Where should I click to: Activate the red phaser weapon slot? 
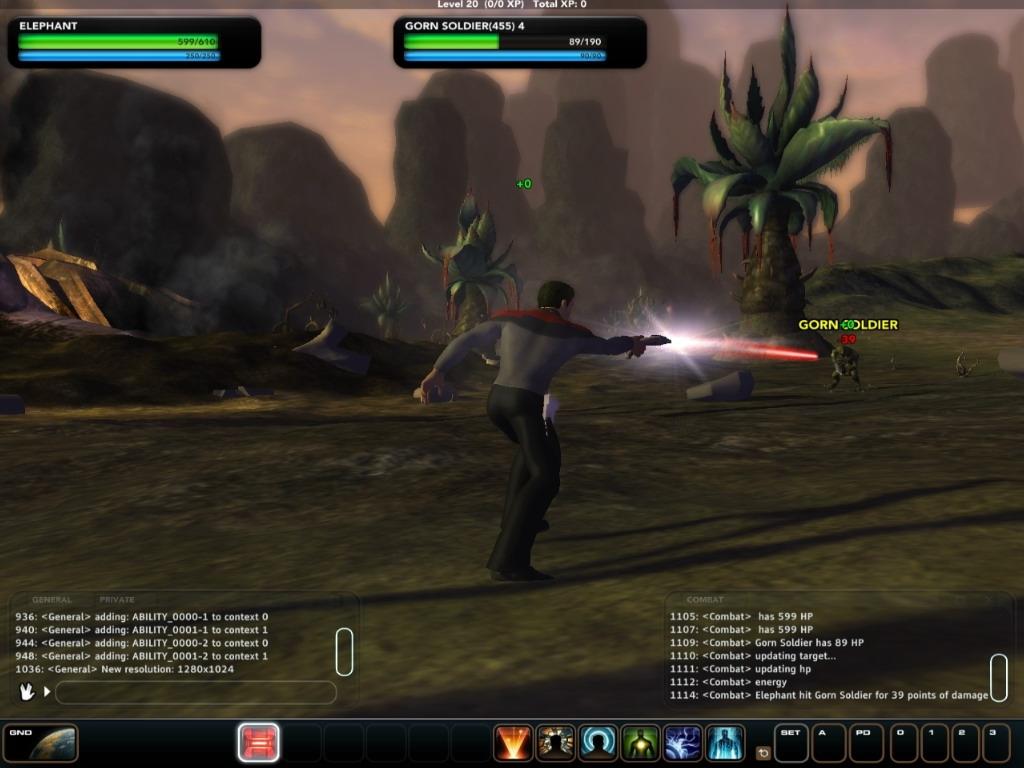(x=258, y=743)
